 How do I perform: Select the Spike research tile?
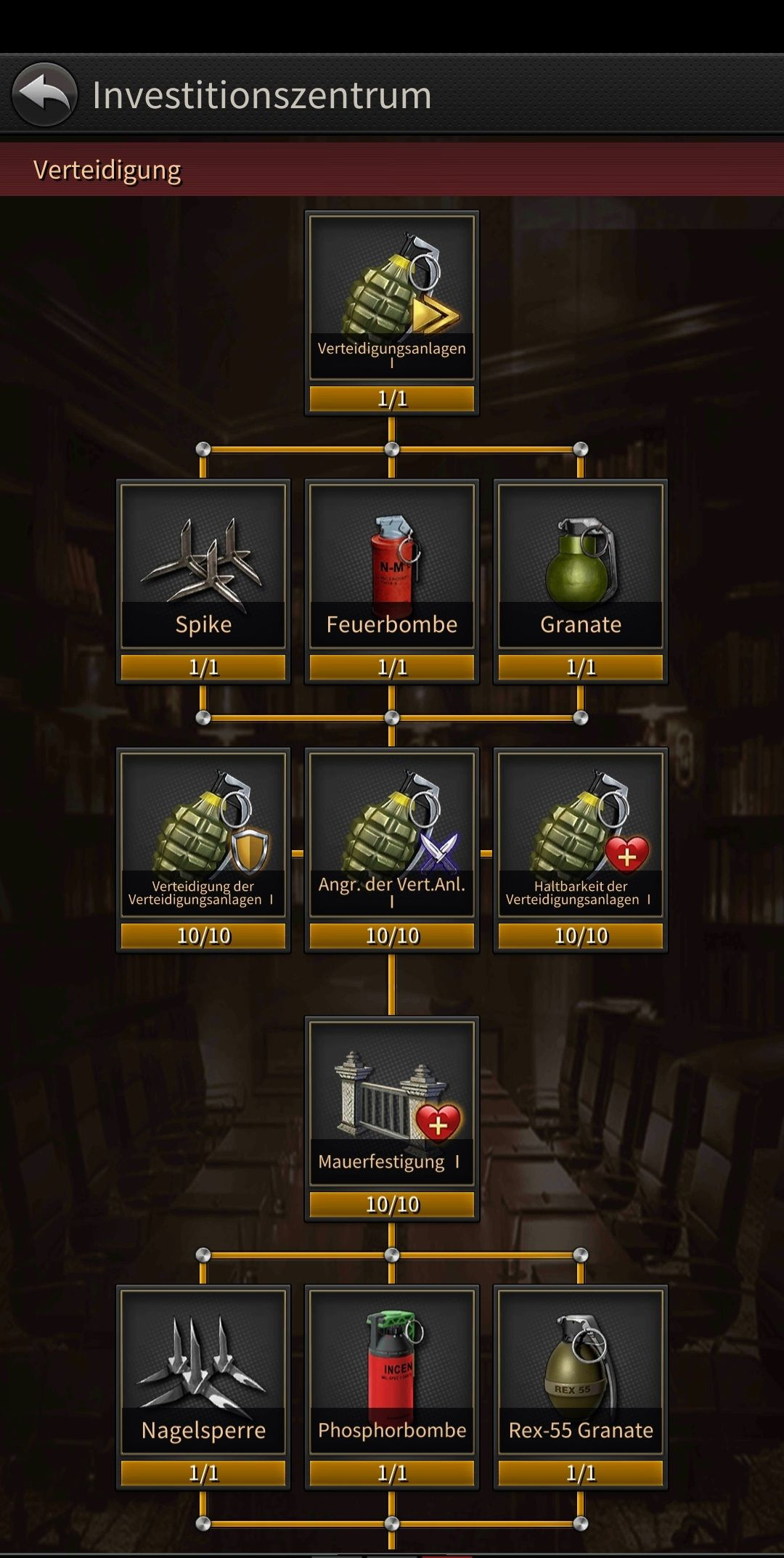(203, 566)
